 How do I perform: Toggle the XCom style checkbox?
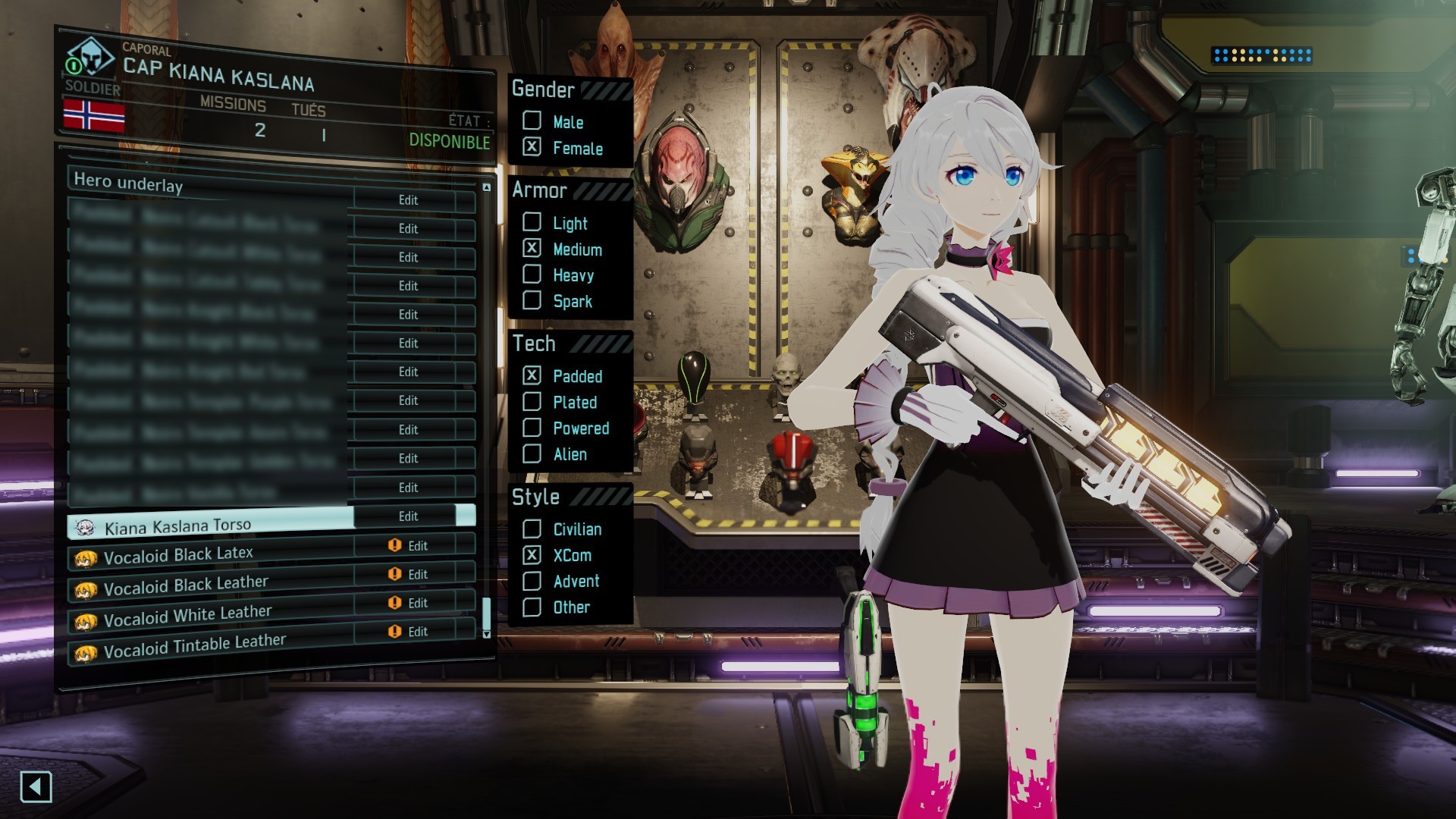click(532, 554)
